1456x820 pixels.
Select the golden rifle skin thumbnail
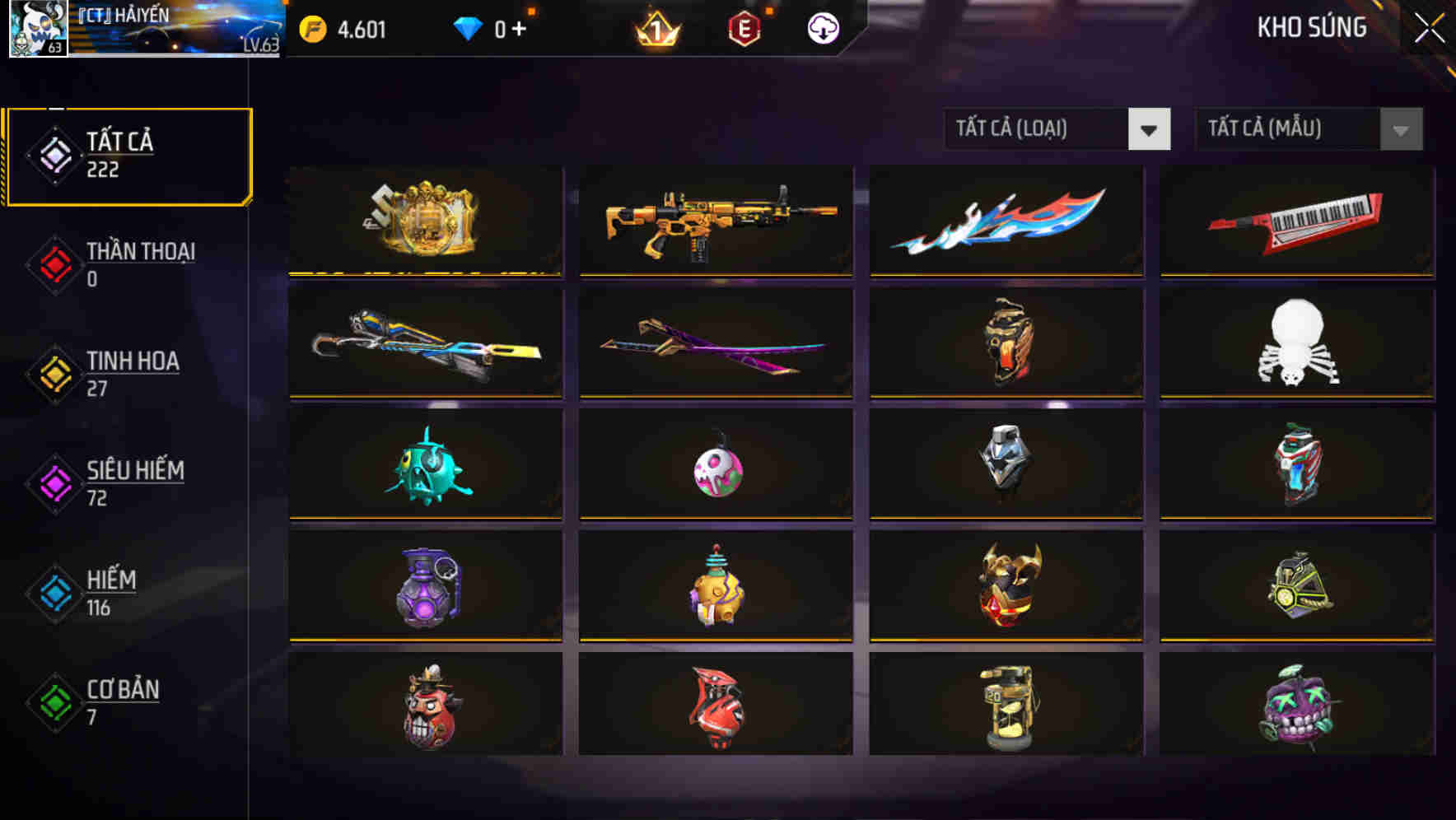coord(716,221)
